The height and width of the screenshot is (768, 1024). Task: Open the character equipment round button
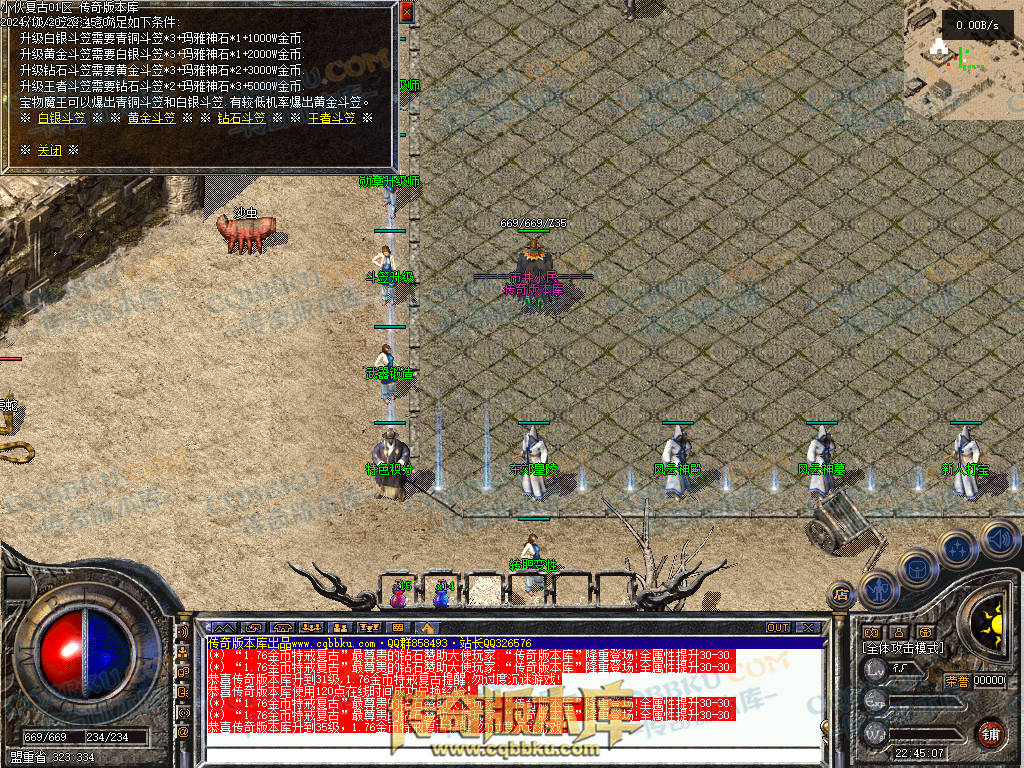(878, 588)
